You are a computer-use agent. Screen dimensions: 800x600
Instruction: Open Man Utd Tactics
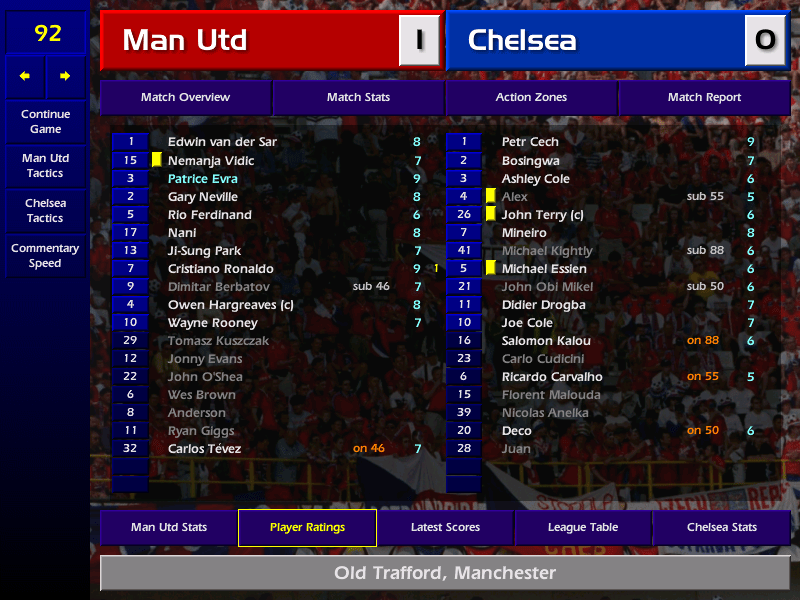45,166
